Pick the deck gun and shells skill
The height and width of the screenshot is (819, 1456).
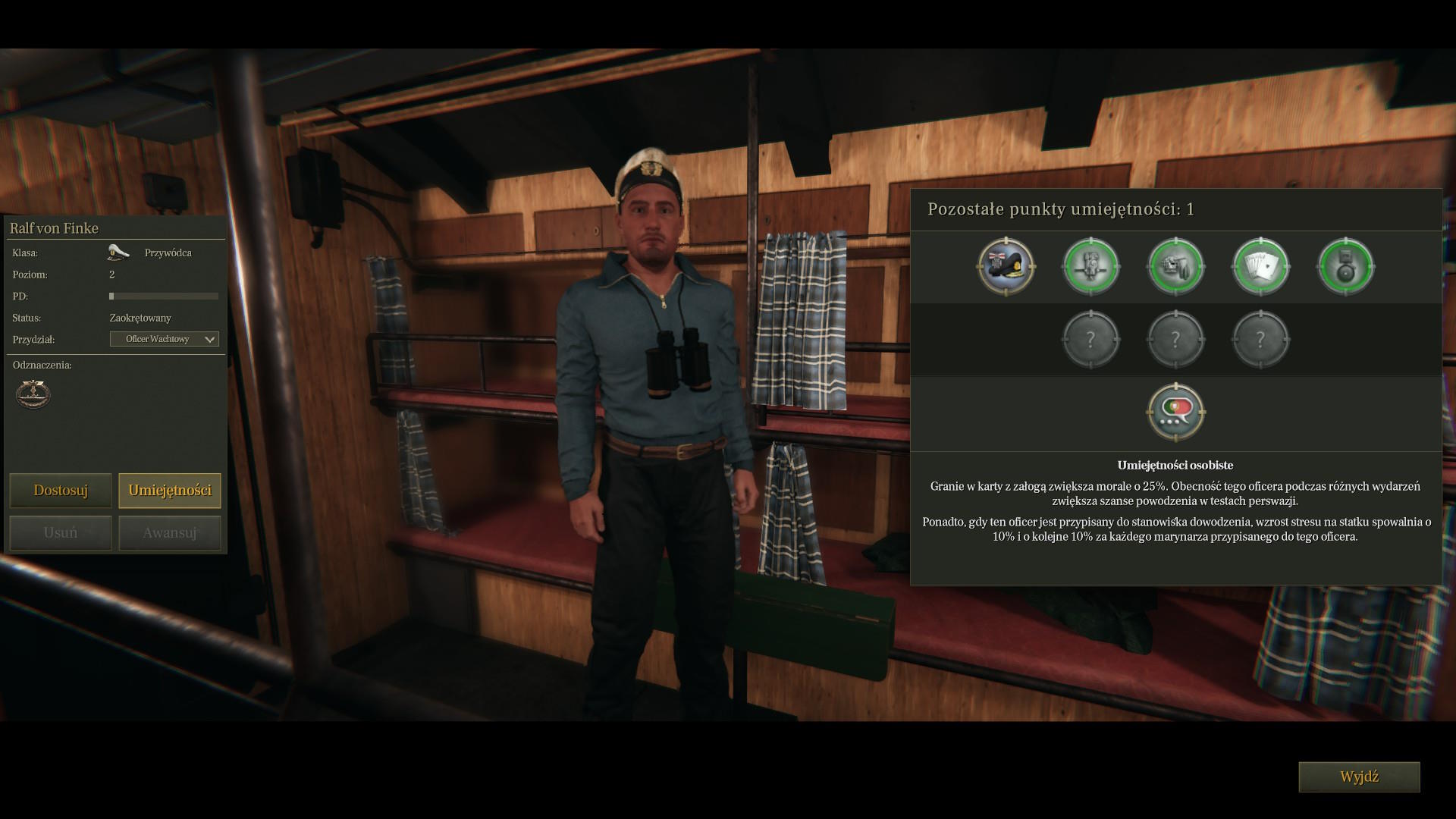(1176, 266)
